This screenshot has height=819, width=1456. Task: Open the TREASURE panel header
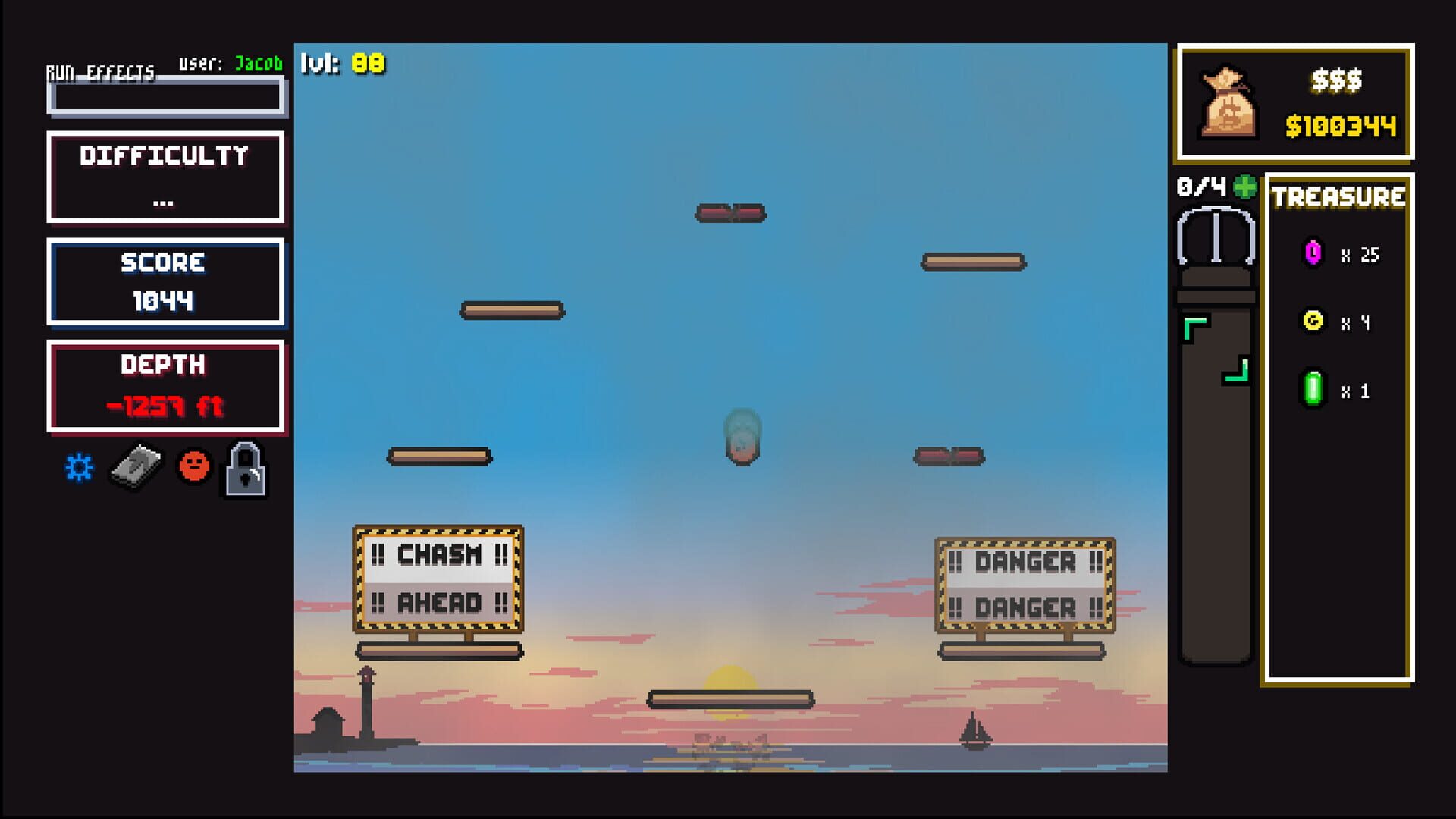1337,198
